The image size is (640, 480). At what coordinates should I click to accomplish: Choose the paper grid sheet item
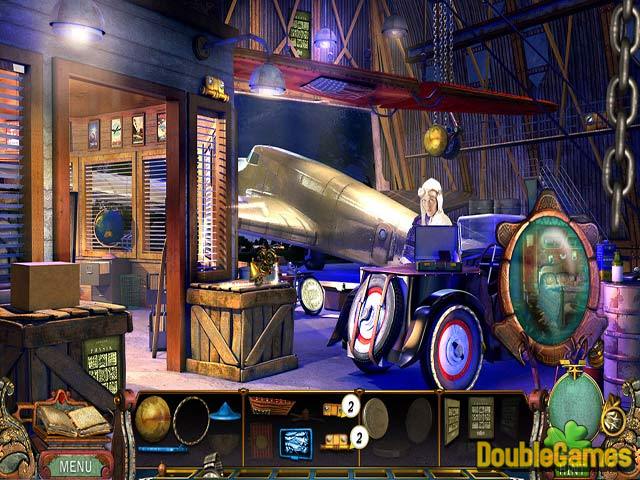coord(481,415)
